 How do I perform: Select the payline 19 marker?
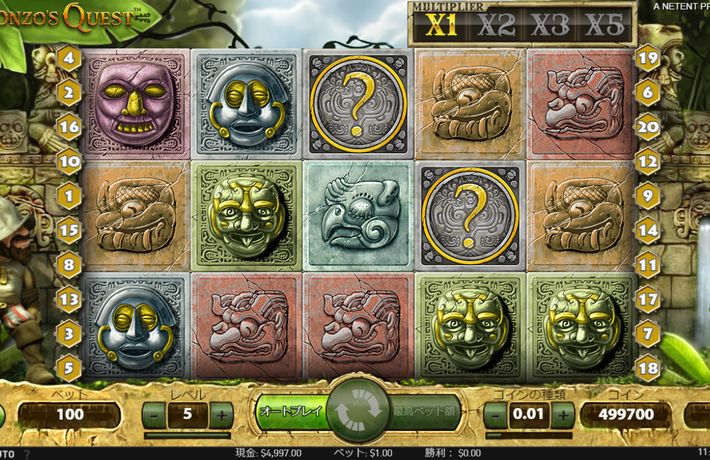click(x=647, y=58)
